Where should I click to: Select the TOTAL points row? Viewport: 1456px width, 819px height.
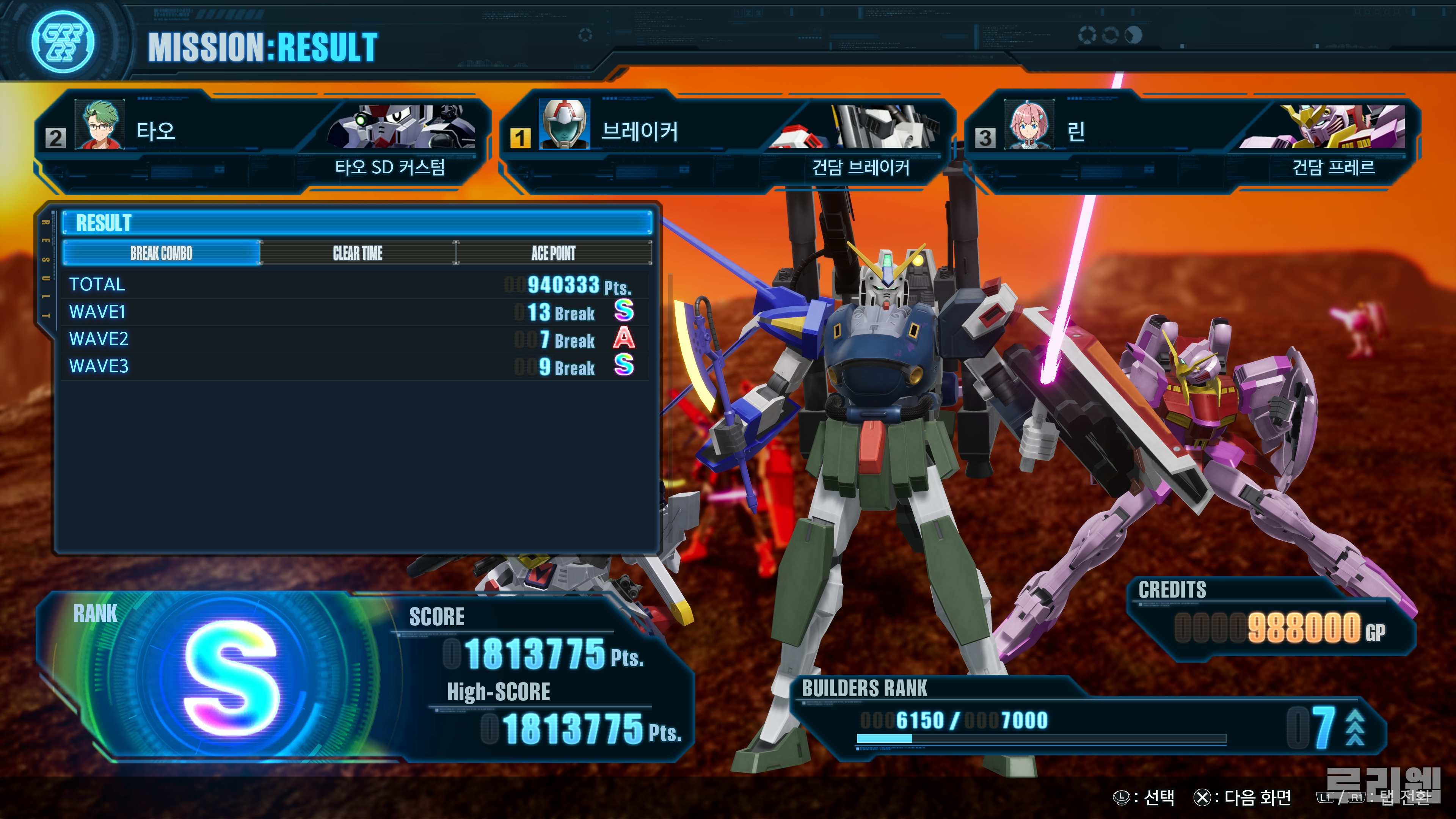point(356,284)
